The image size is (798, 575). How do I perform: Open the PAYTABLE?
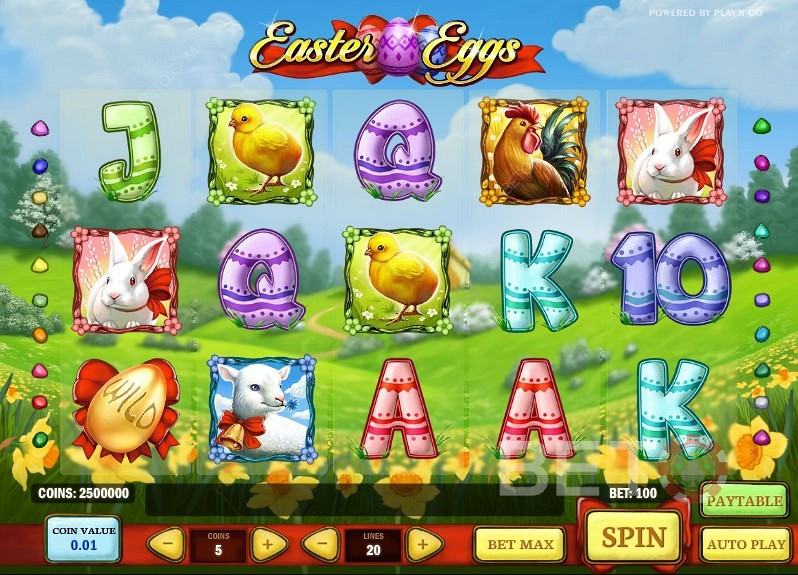tap(744, 500)
